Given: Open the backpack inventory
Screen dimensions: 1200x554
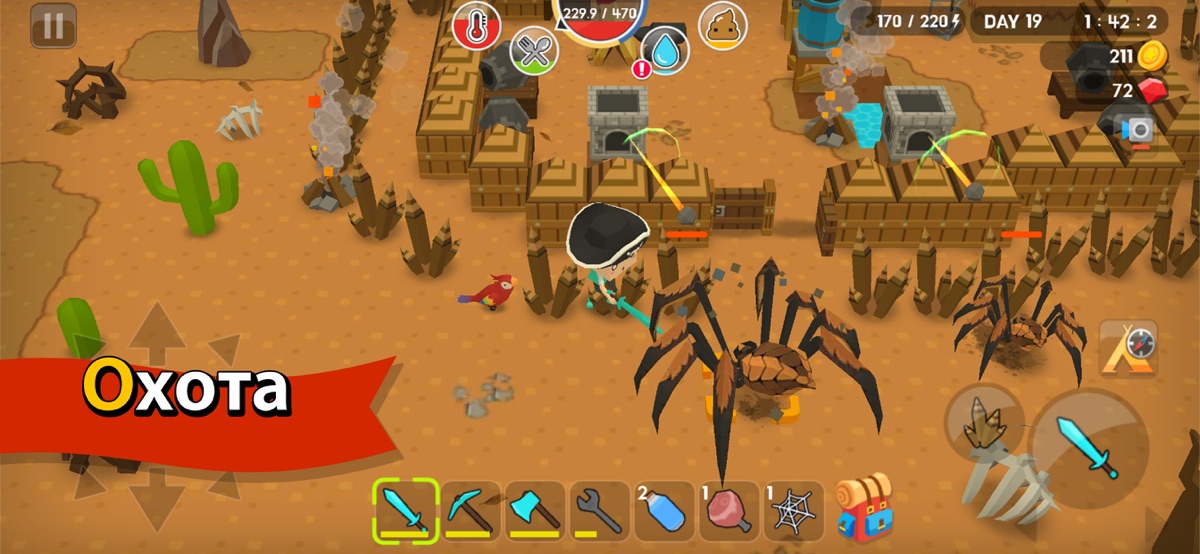Looking at the screenshot, I should coord(863,508).
